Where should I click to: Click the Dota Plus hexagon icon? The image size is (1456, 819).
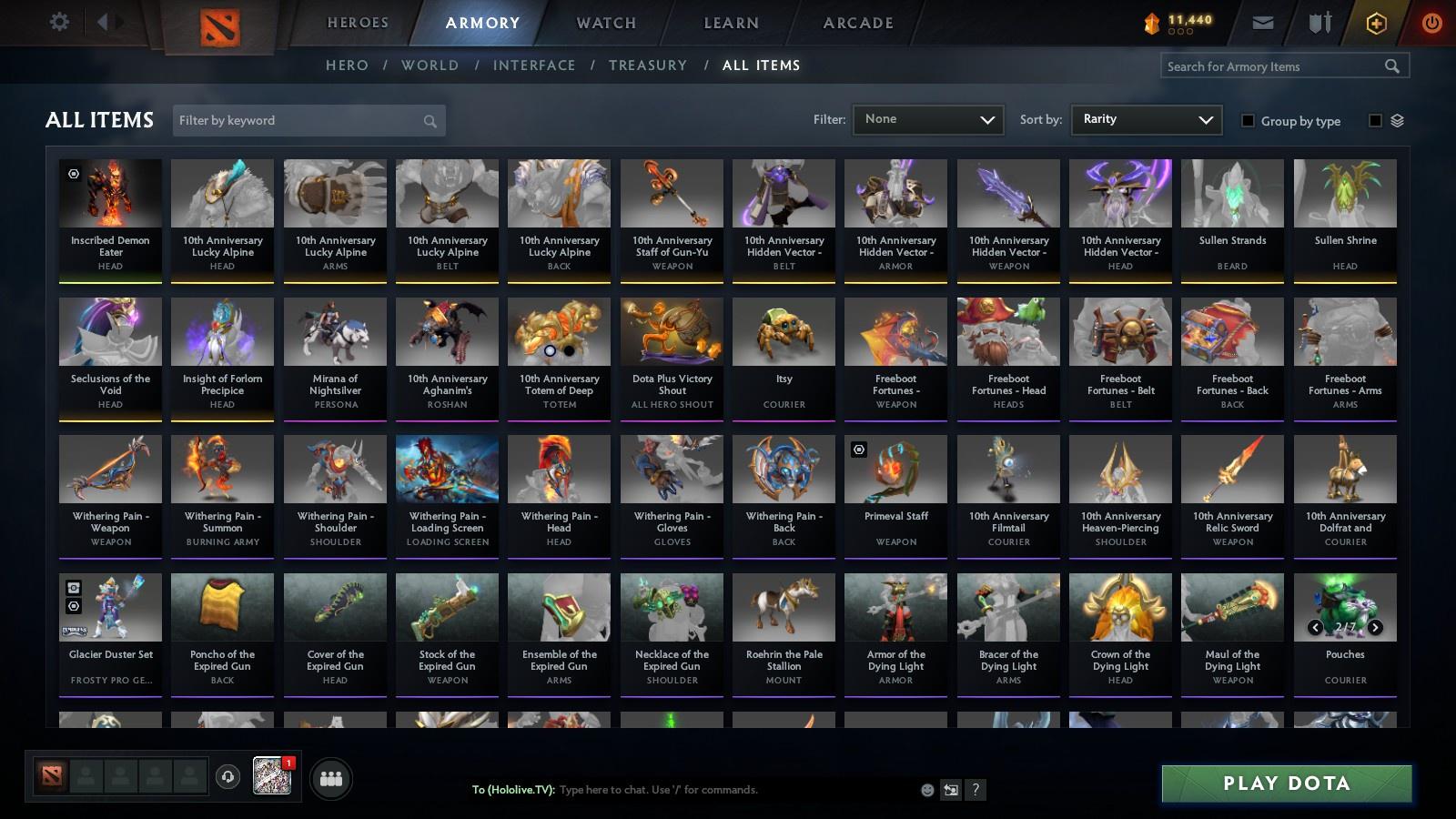[x=1376, y=22]
